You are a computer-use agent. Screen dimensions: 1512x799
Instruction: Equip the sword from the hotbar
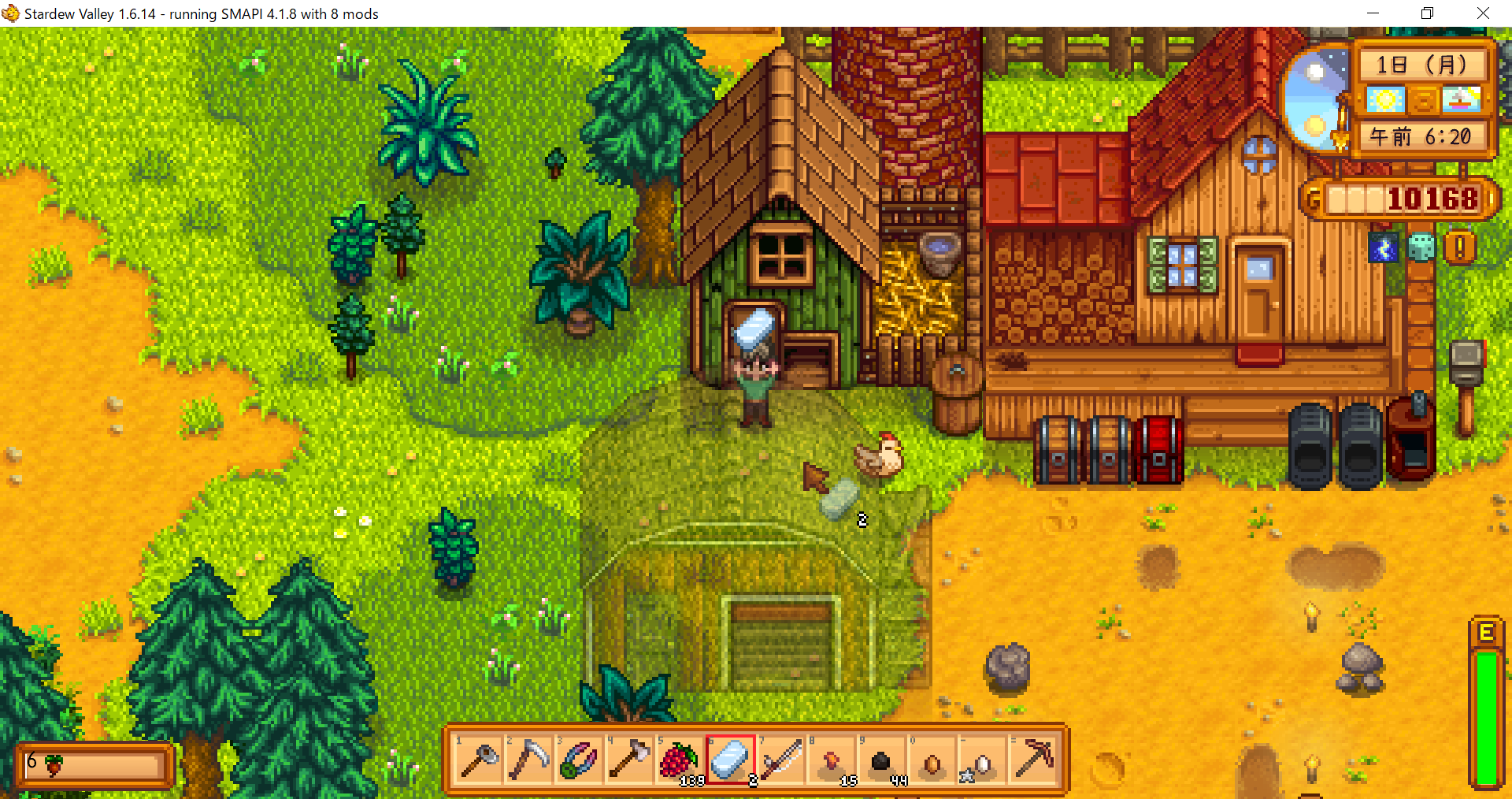tap(780, 760)
